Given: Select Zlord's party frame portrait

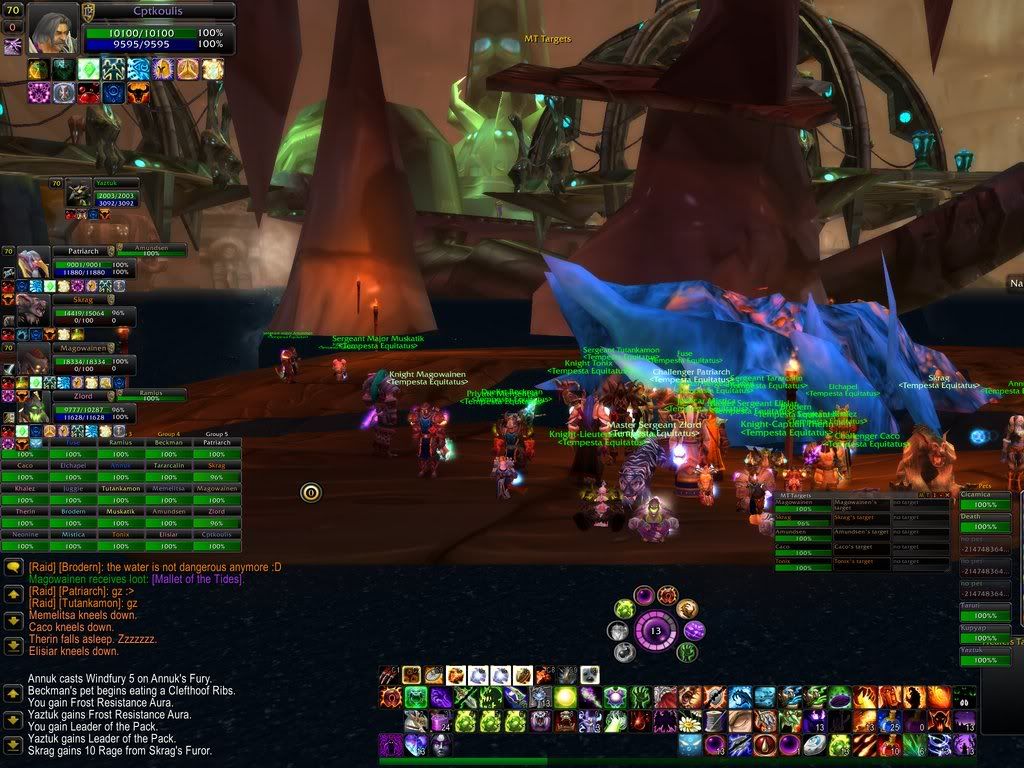Looking at the screenshot, I should coord(33,405).
